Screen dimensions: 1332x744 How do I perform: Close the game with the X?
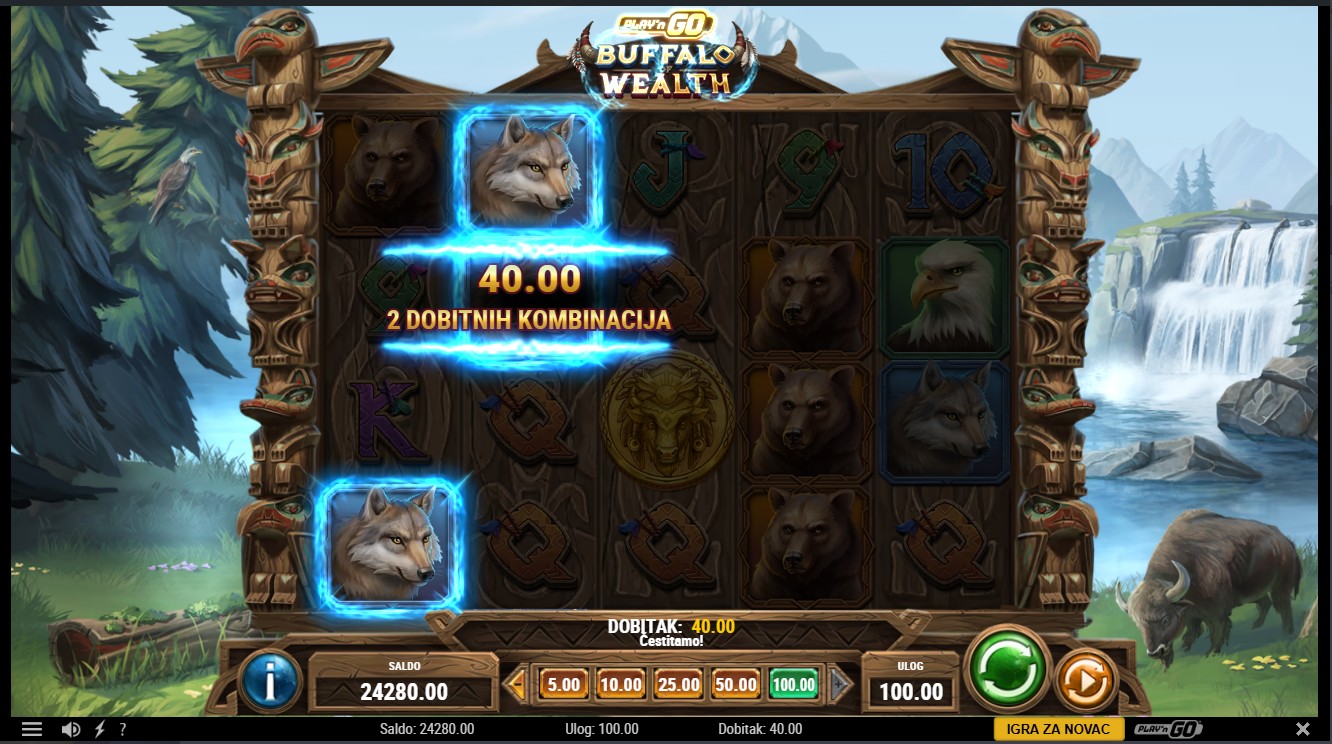[x=1302, y=729]
